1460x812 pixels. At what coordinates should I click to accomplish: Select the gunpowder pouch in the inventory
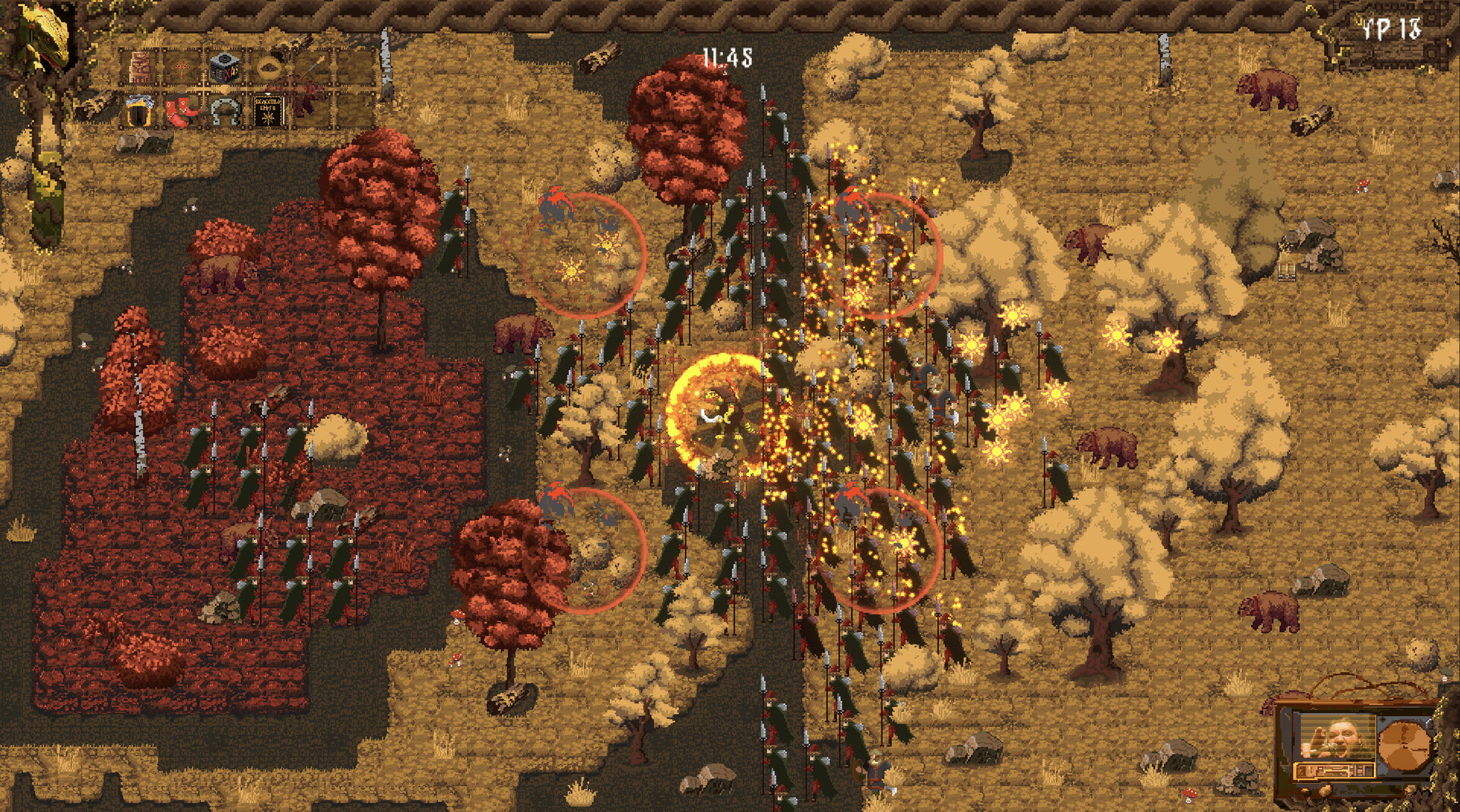[x=268, y=66]
